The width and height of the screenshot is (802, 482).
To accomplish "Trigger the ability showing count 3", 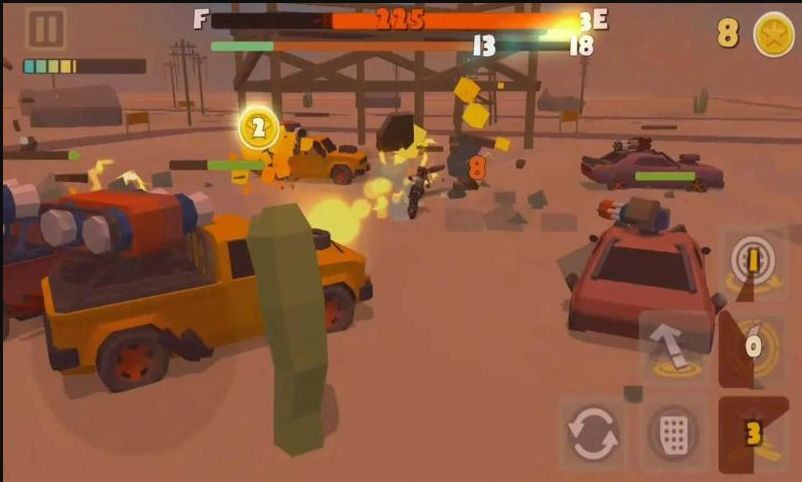I will point(752,434).
